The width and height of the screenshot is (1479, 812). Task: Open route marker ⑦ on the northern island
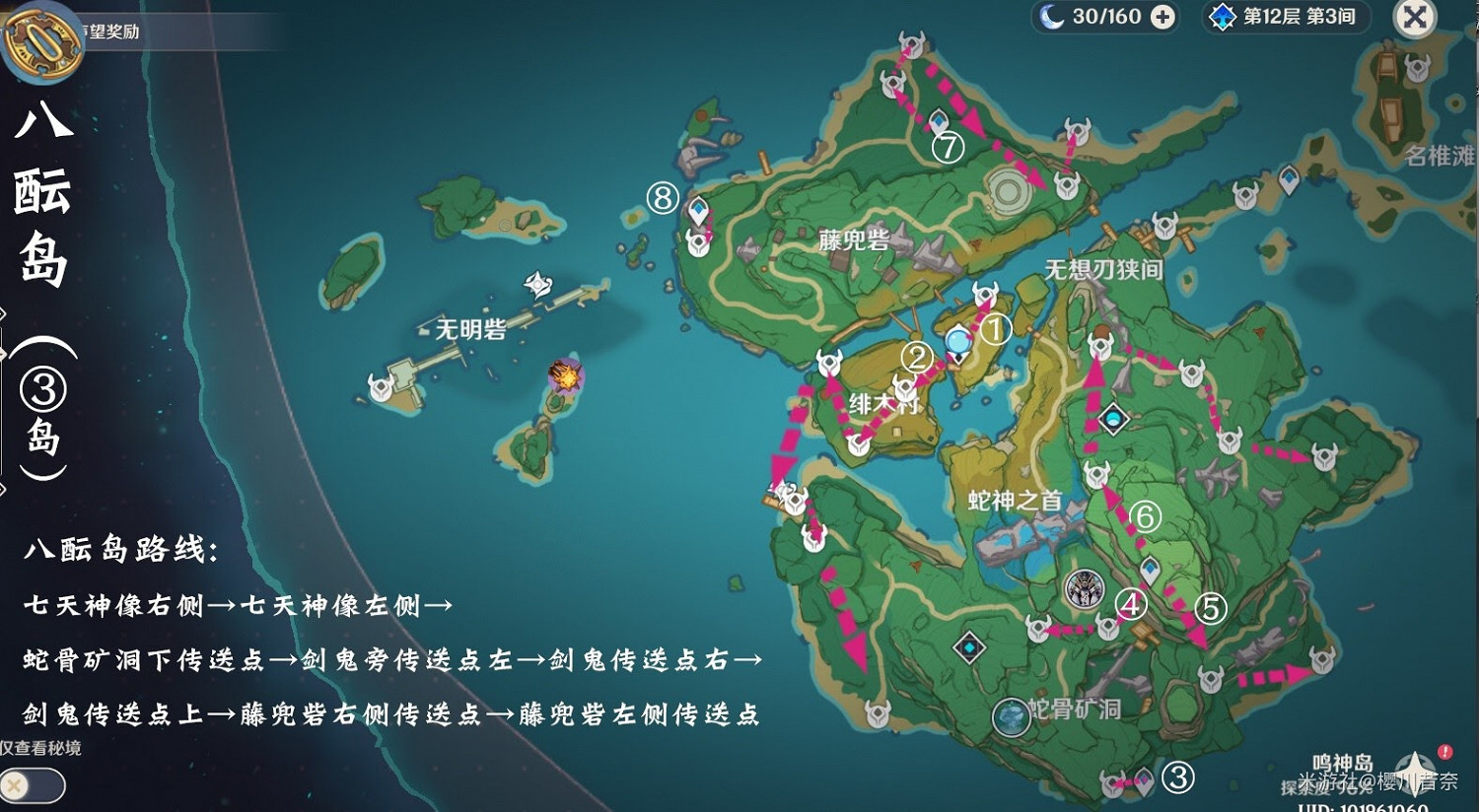pyautogui.click(x=946, y=149)
